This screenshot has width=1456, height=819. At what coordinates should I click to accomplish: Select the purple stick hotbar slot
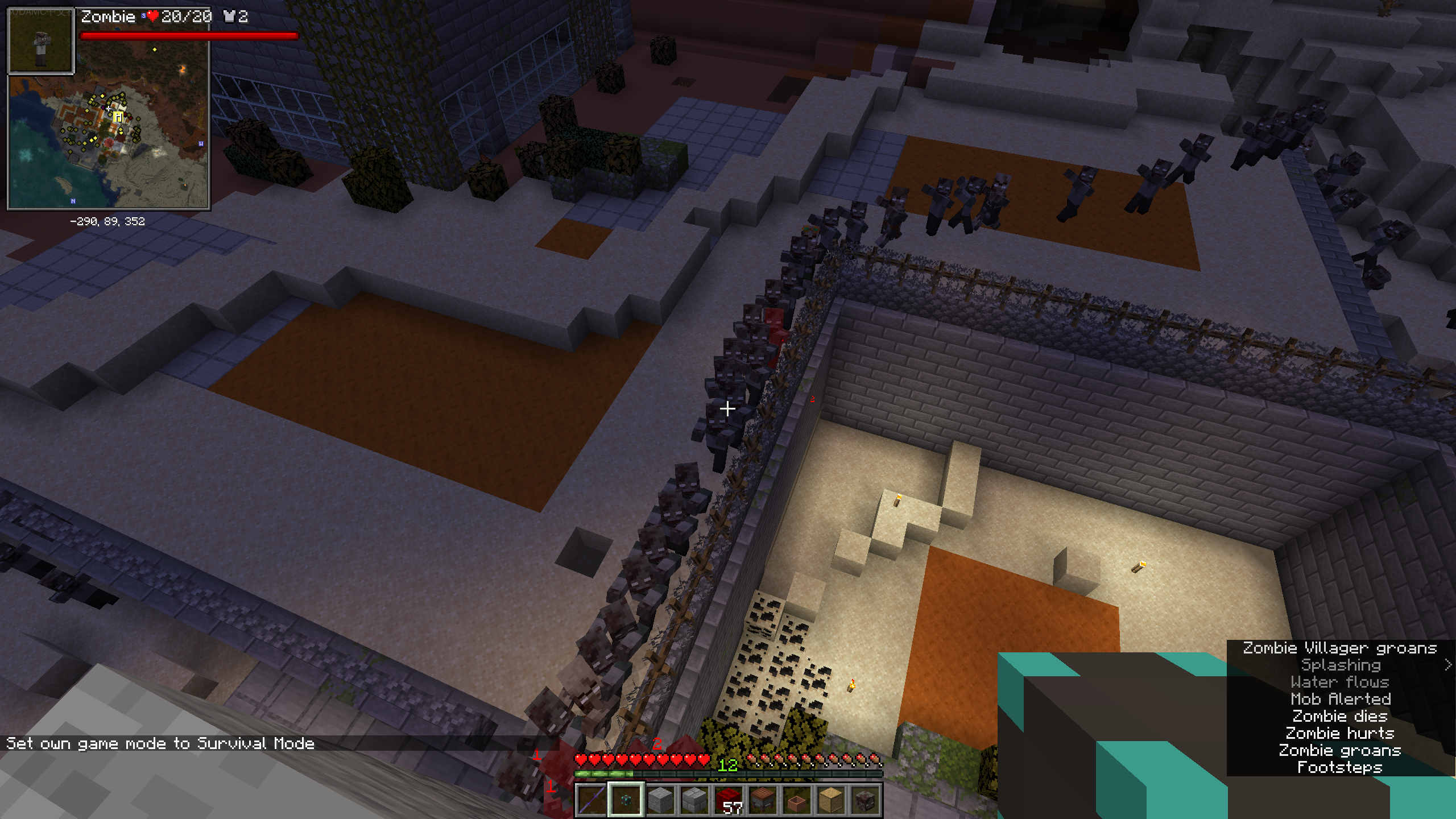(x=591, y=799)
